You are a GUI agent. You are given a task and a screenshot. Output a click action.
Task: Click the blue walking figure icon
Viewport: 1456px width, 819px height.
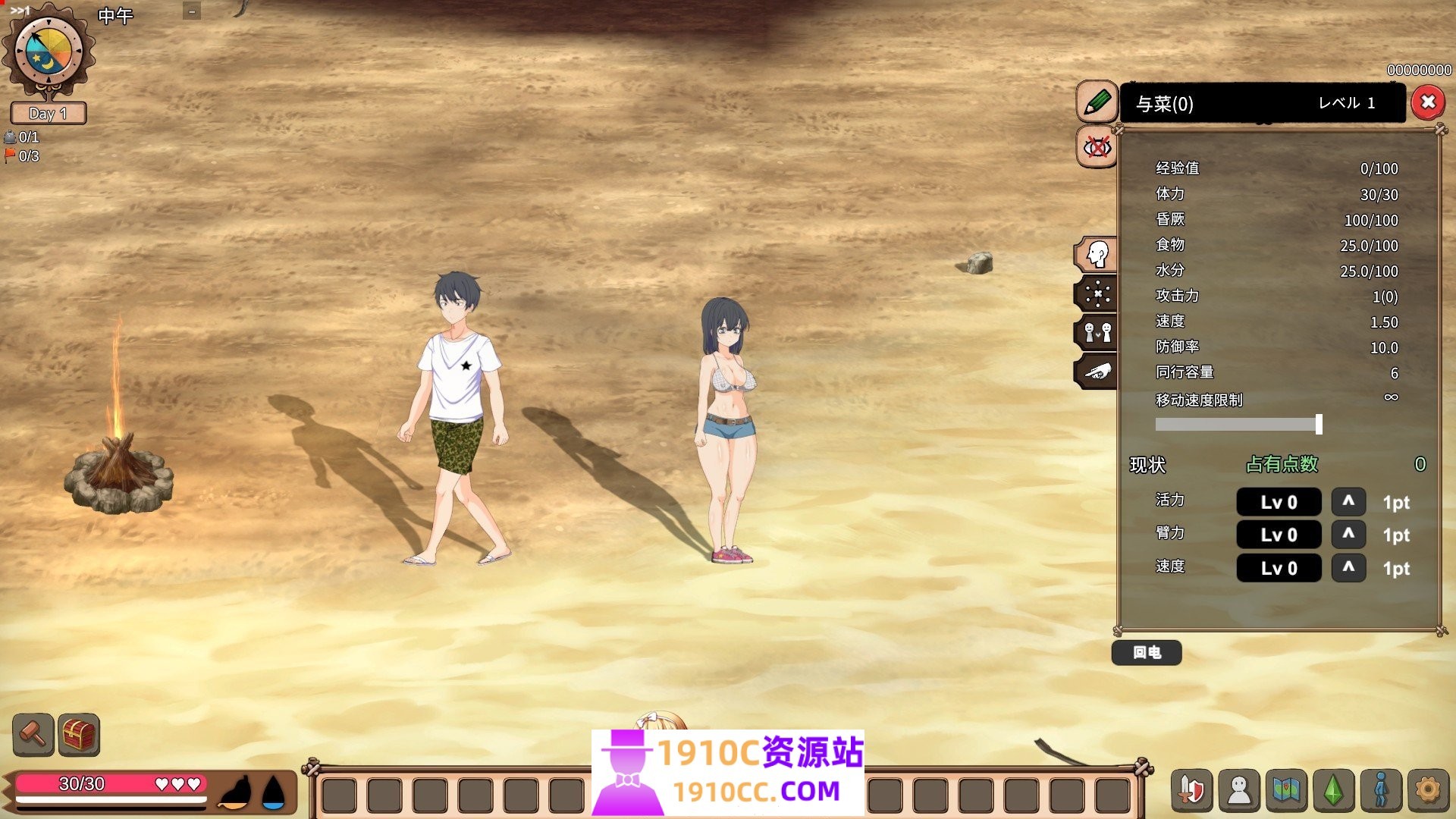click(x=1381, y=791)
